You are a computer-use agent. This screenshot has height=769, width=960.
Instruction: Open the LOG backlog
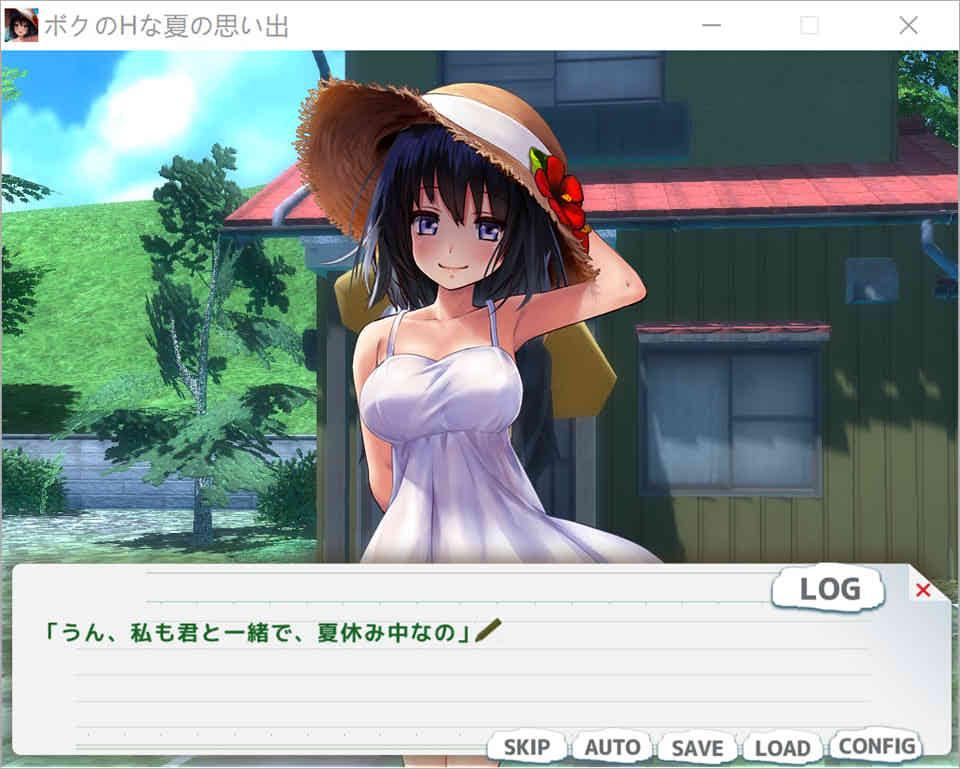click(829, 590)
